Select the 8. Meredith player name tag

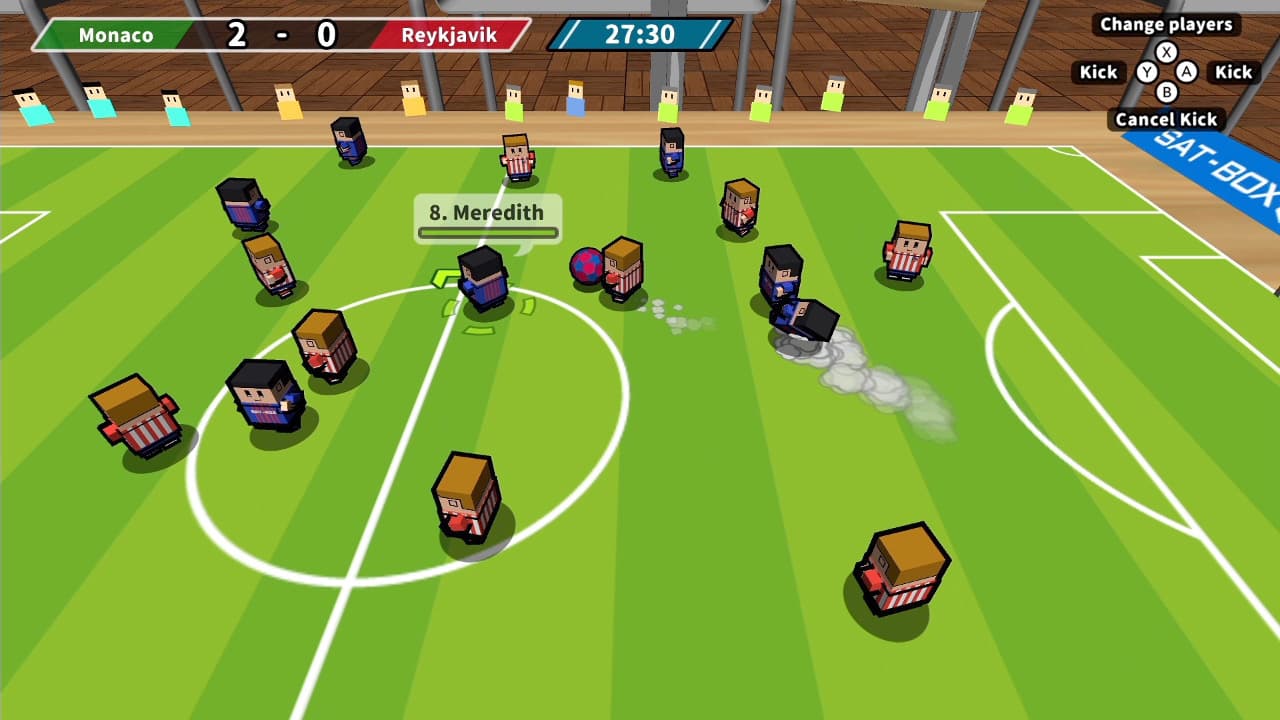tap(487, 218)
